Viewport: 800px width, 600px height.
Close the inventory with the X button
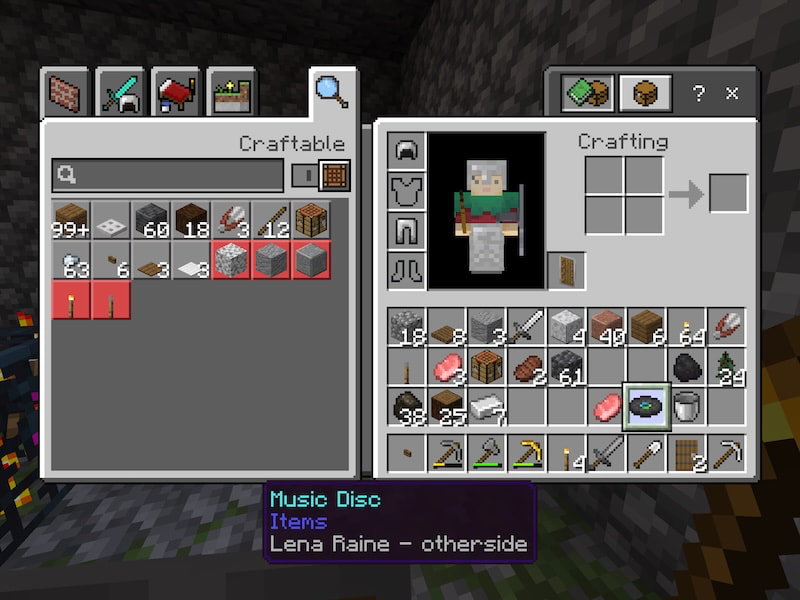pyautogui.click(x=732, y=93)
